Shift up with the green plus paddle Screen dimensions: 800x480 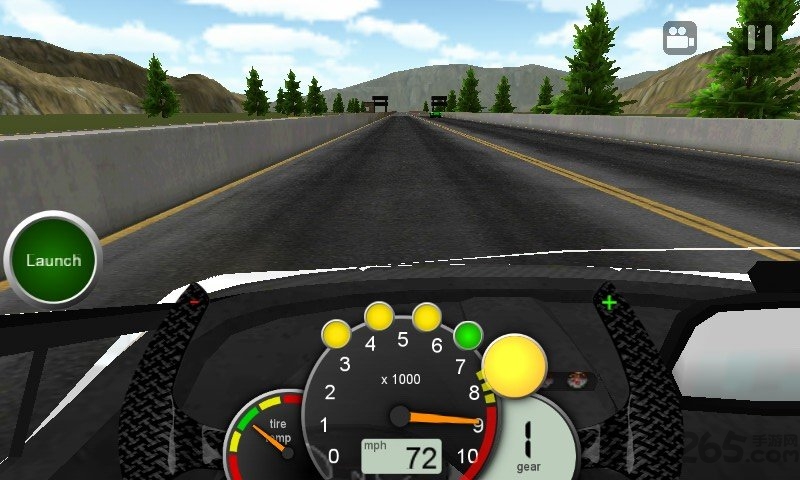tap(609, 301)
